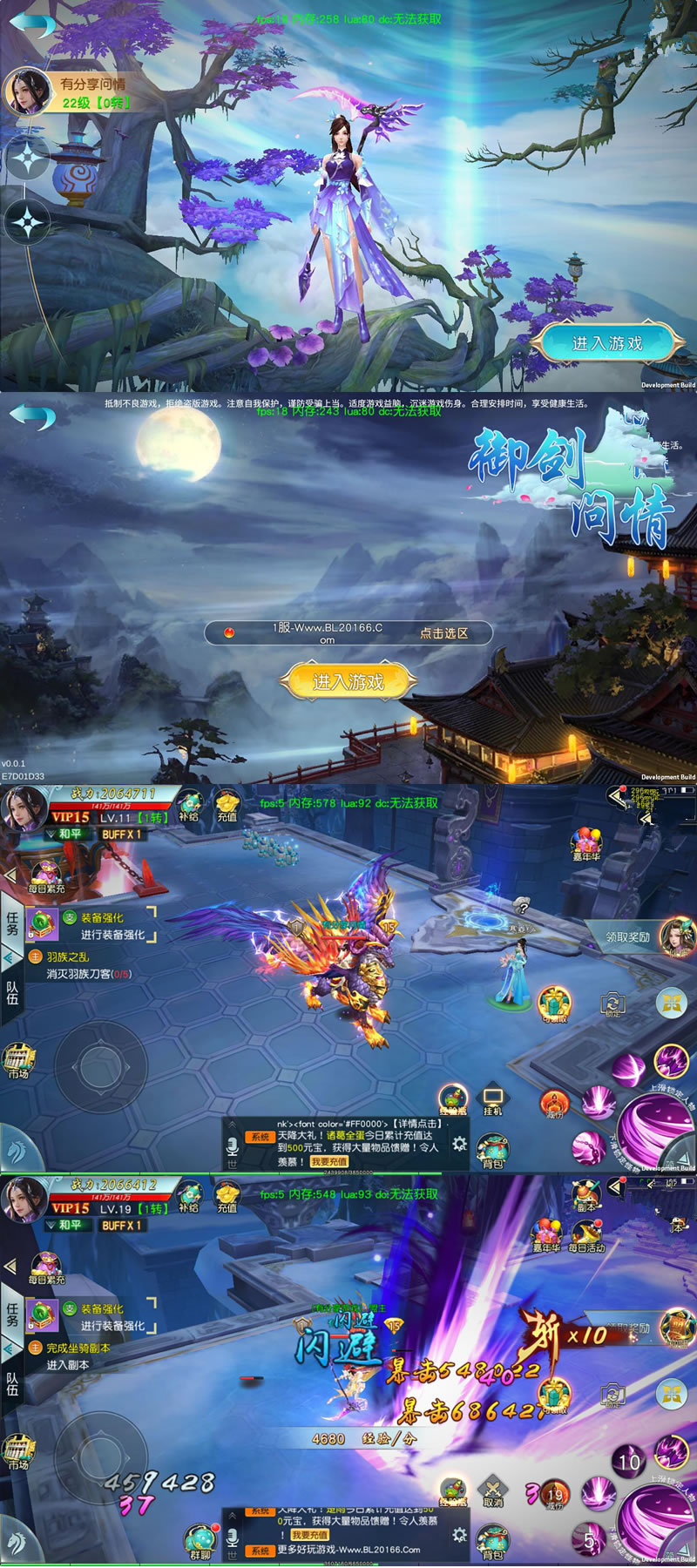The image size is (697, 1568).
Task: Click the yellow 进入游戏 button
Action: point(348,681)
